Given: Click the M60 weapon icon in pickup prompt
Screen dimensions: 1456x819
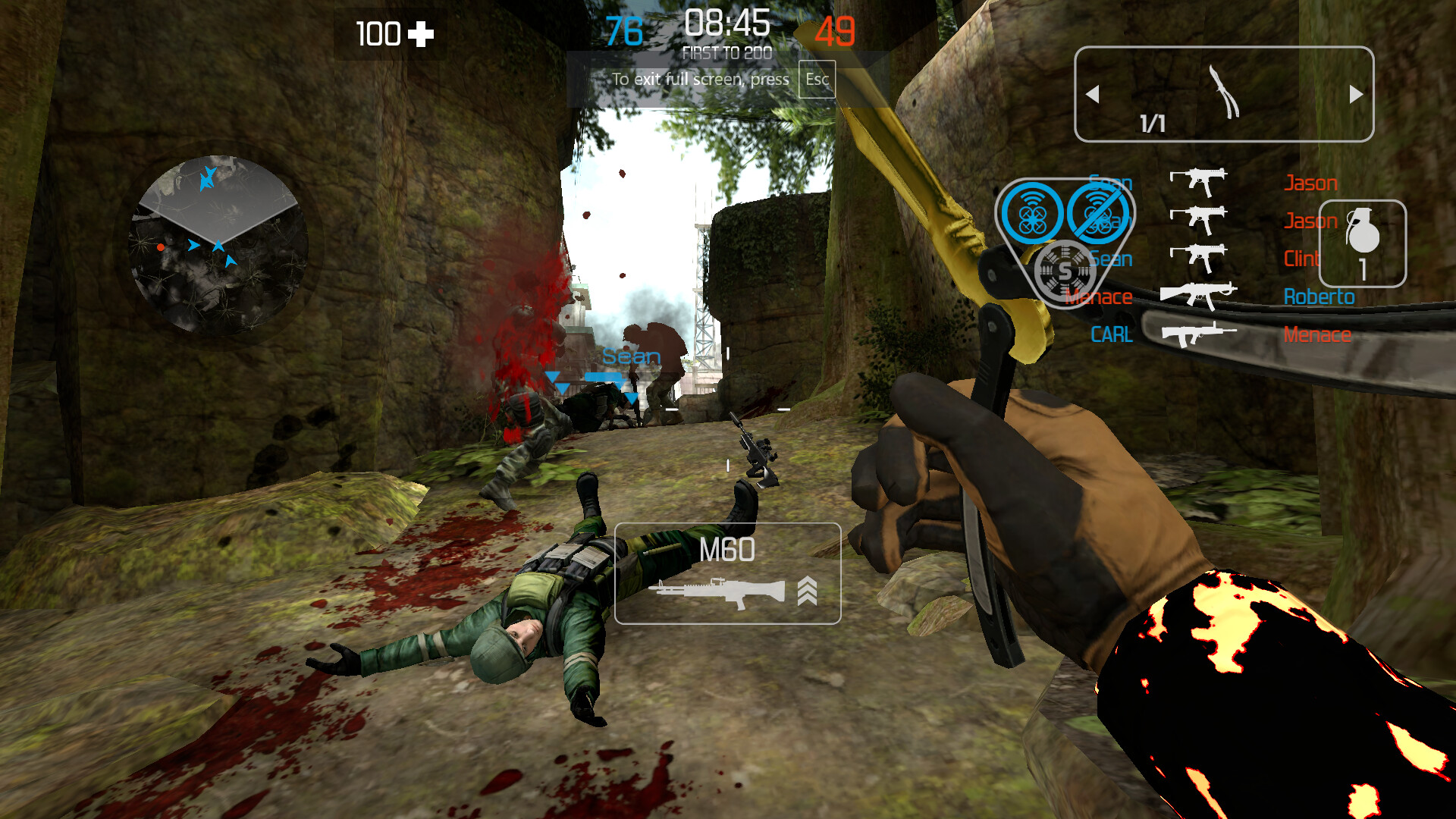Looking at the screenshot, I should 720,593.
